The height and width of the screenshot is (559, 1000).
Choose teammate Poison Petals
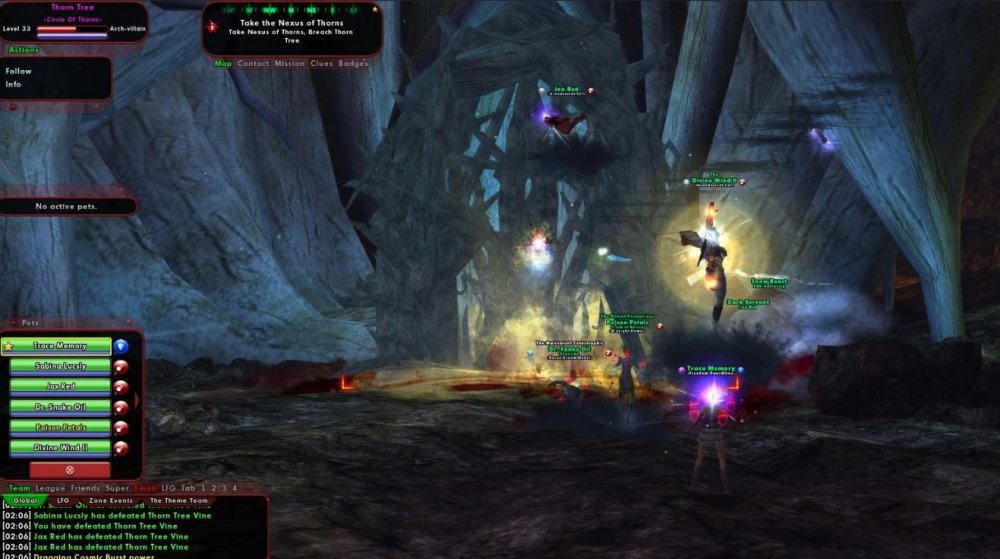tap(60, 427)
